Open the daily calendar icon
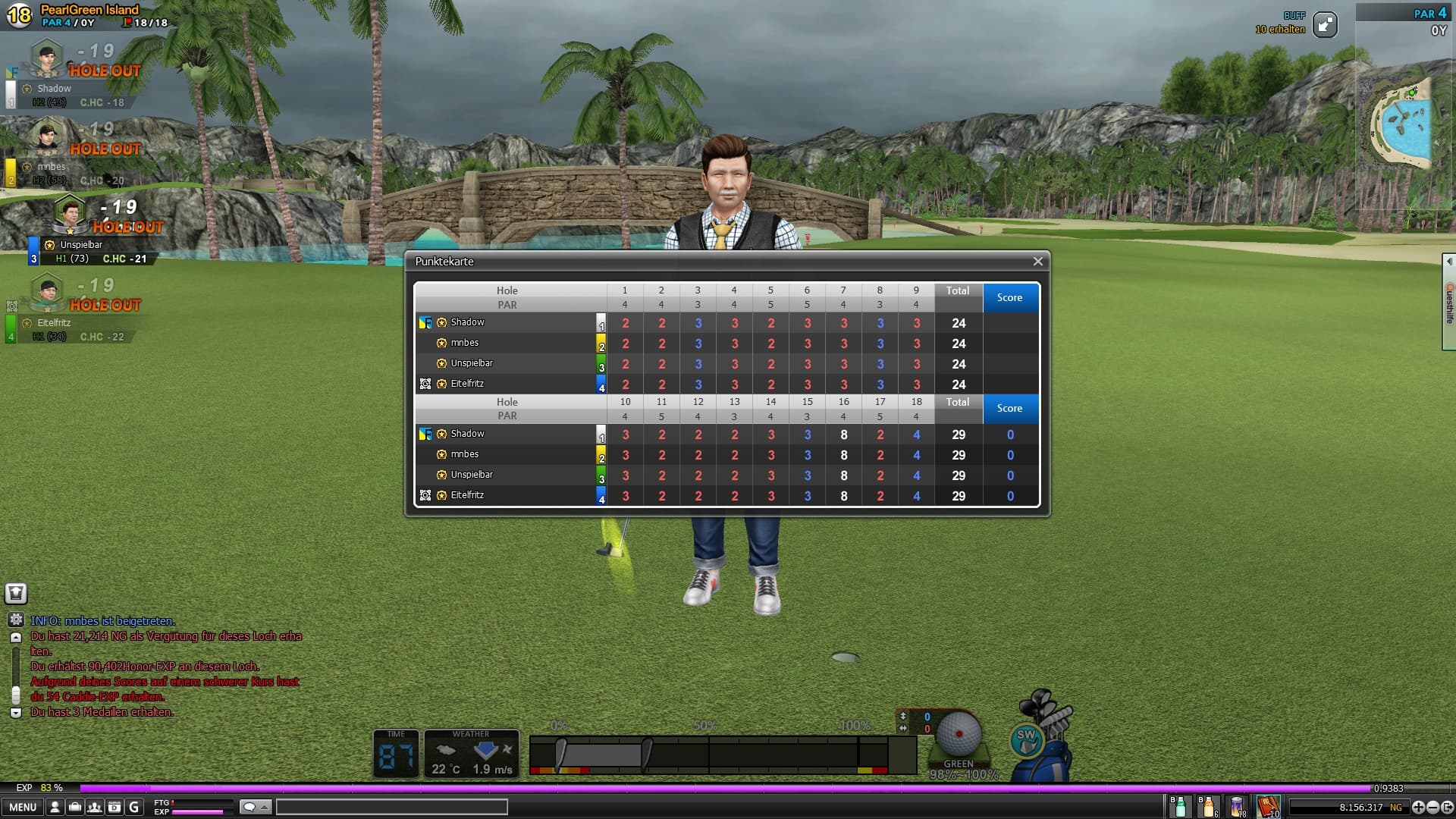The width and height of the screenshot is (1456, 819). click(114, 807)
